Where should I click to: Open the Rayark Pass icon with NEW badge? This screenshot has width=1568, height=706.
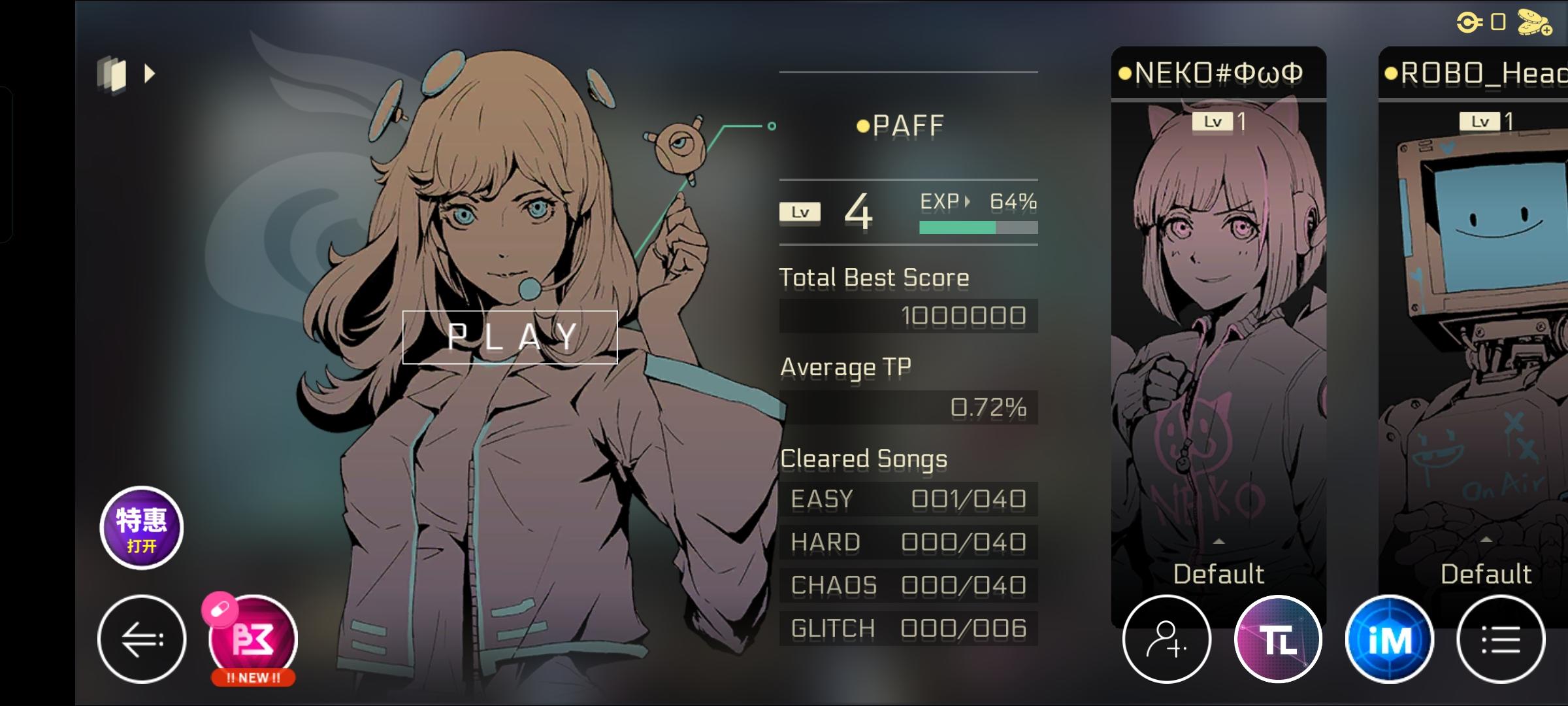tap(252, 641)
